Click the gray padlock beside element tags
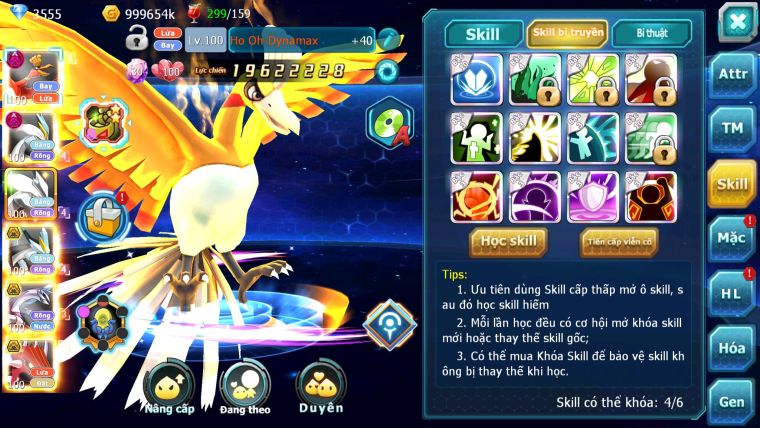 click(137, 40)
